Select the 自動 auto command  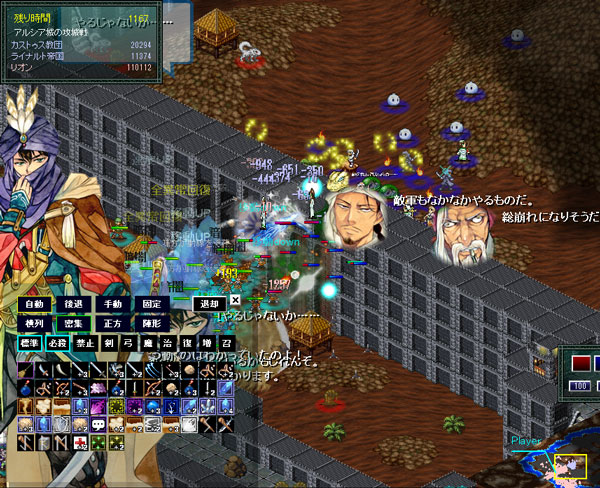[36, 304]
